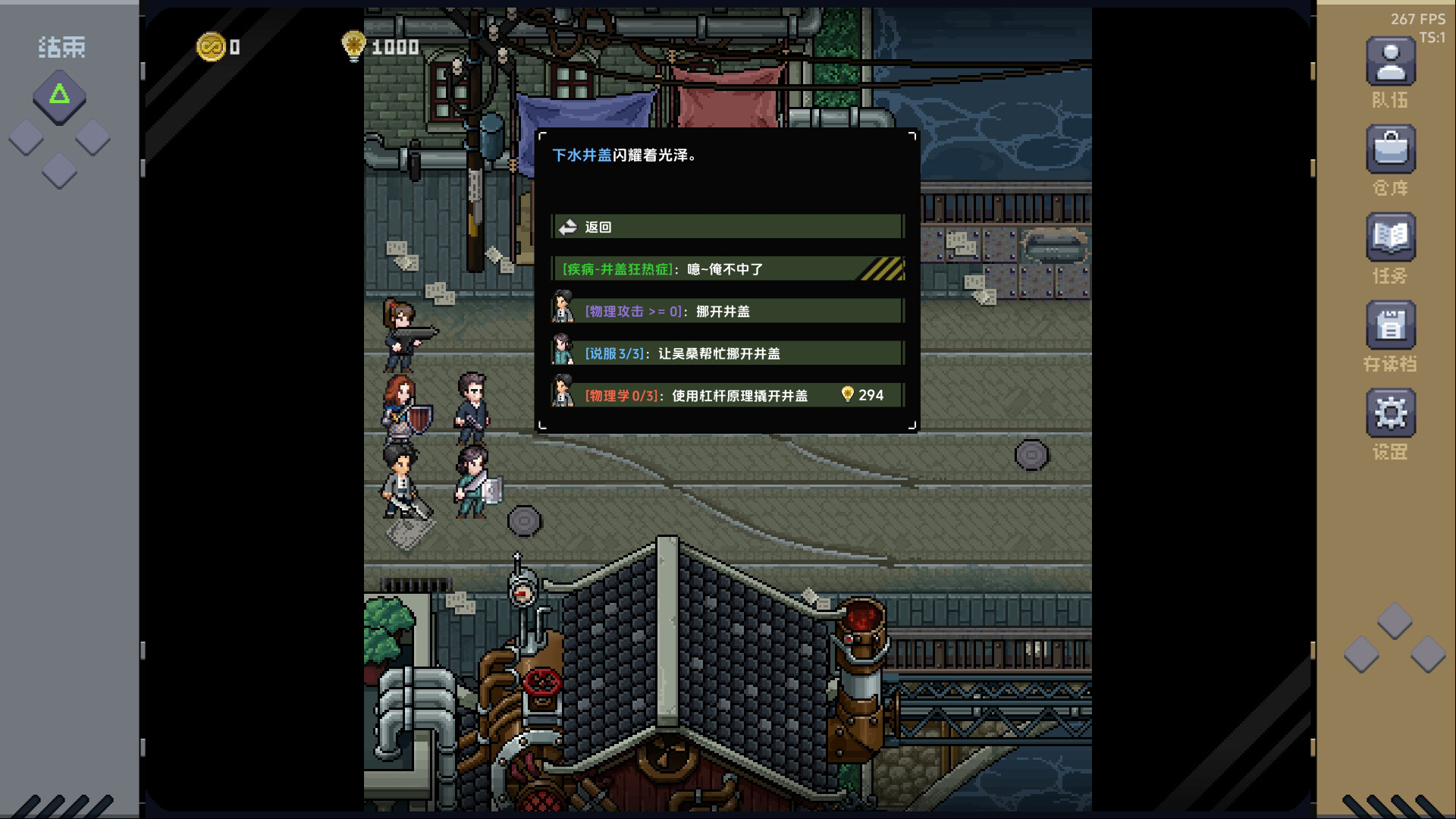Click the character portrait beside 挪开井盖
This screenshot has width=1456, height=819.
pos(563,310)
